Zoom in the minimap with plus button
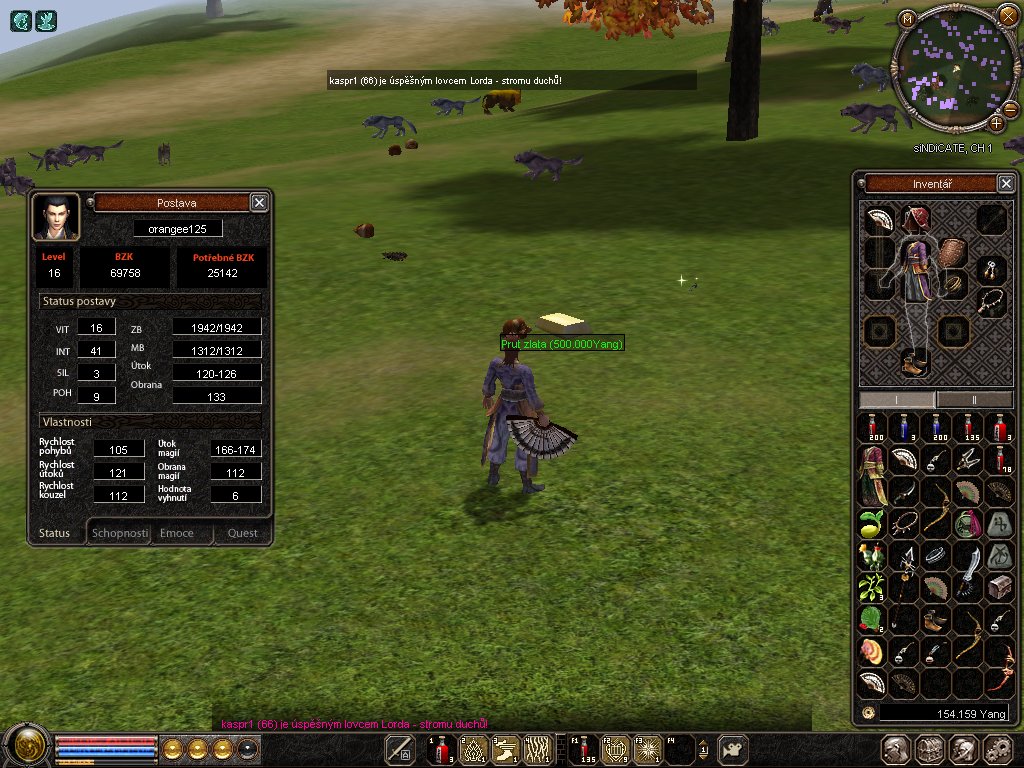This screenshot has width=1024, height=768. pyautogui.click(x=997, y=123)
